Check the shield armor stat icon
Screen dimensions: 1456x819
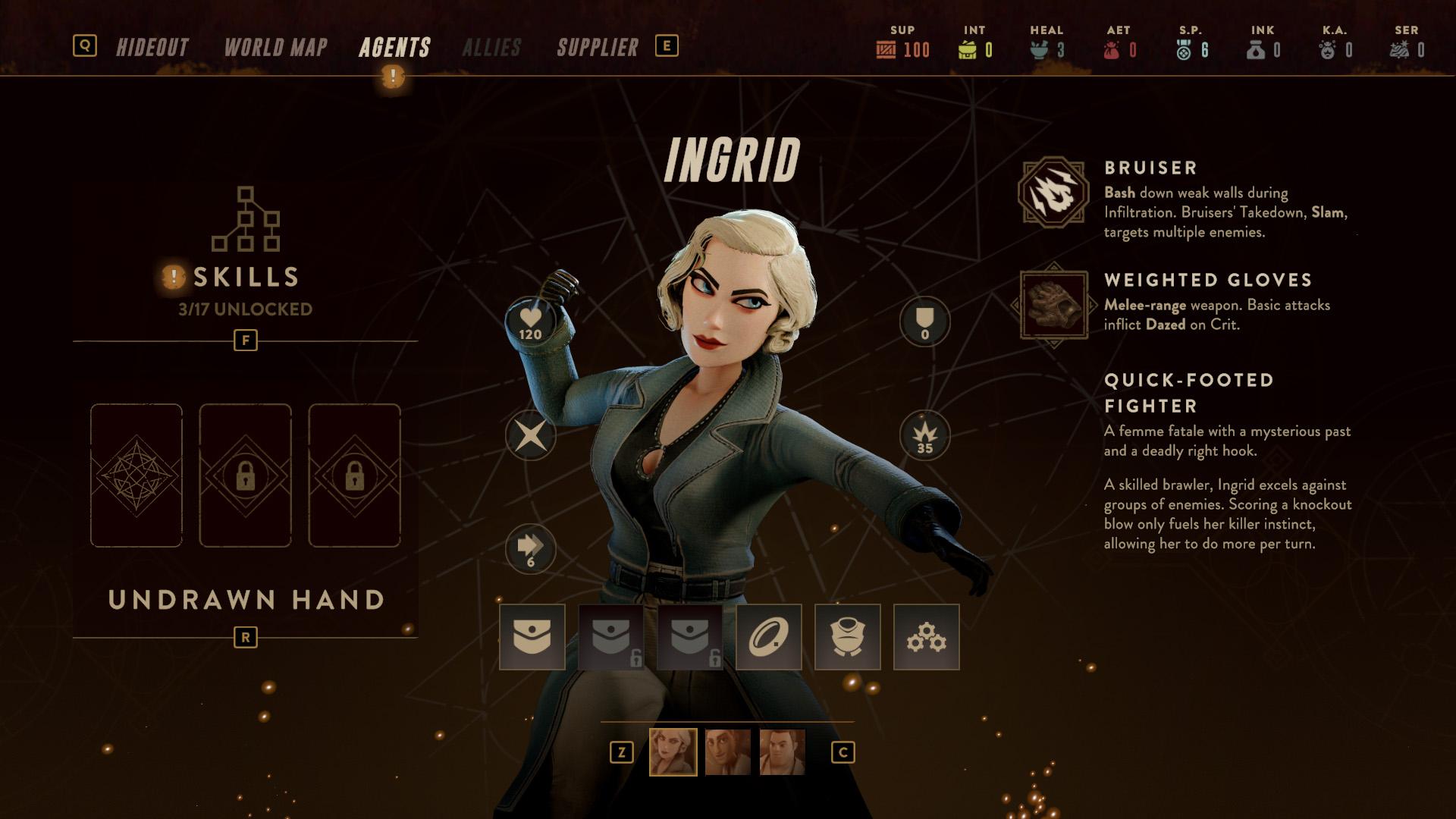pos(925,322)
